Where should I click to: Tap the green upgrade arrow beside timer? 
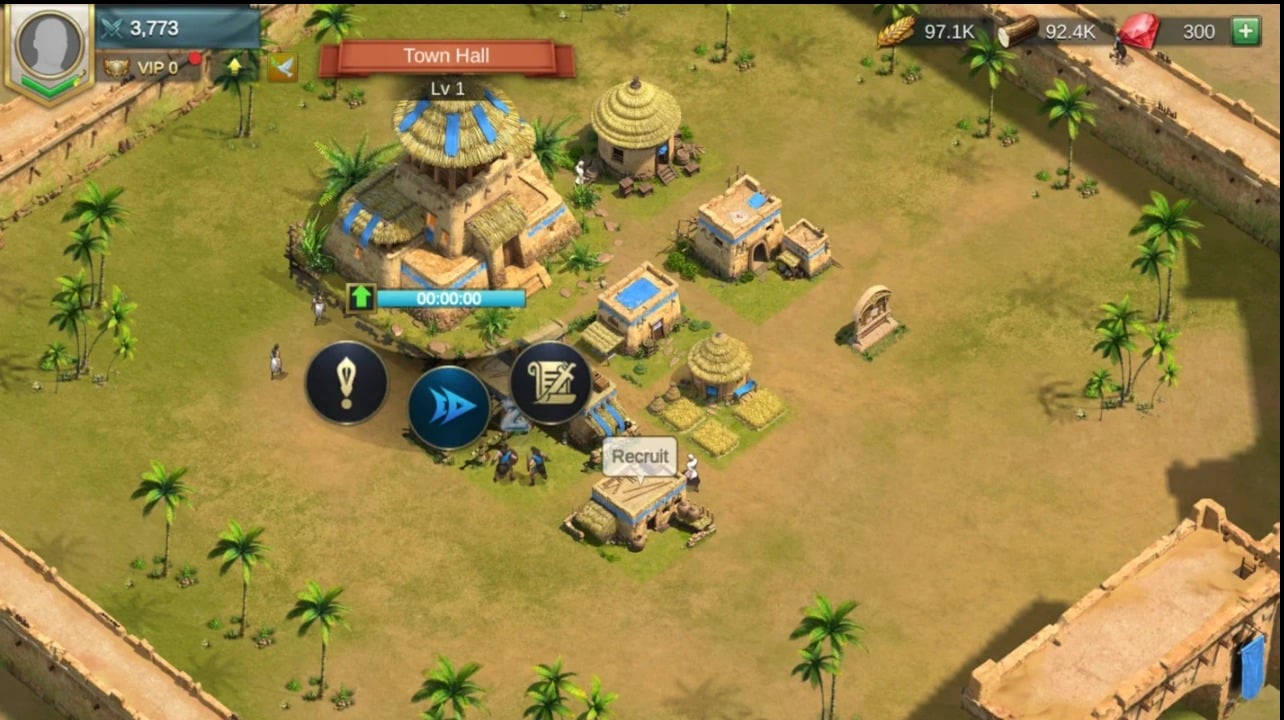360,298
